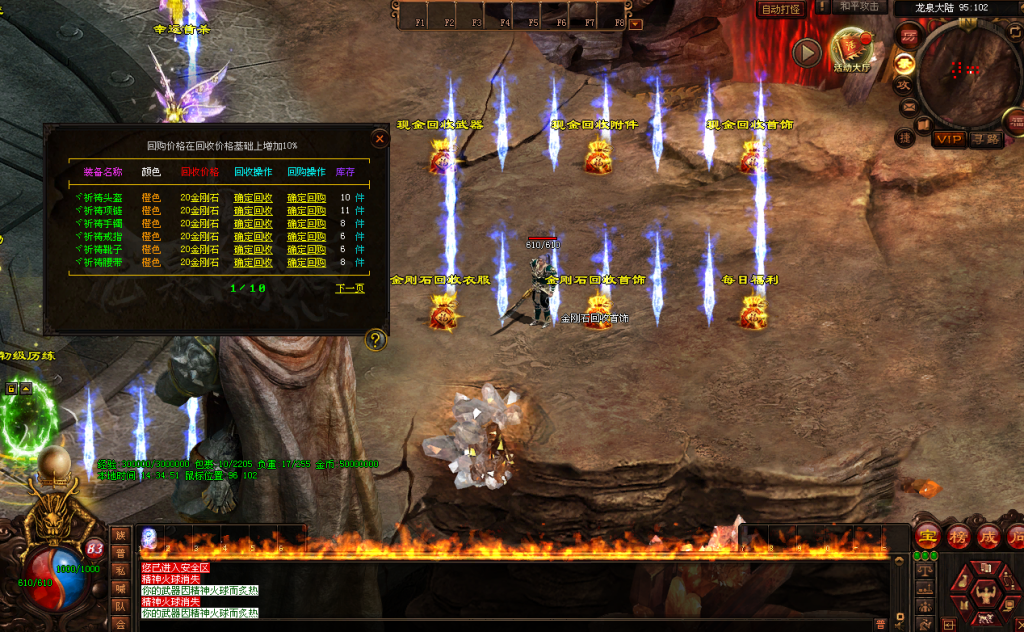This screenshot has height=632, width=1024.
Task: Click the round play arrow button
Action: (806, 52)
